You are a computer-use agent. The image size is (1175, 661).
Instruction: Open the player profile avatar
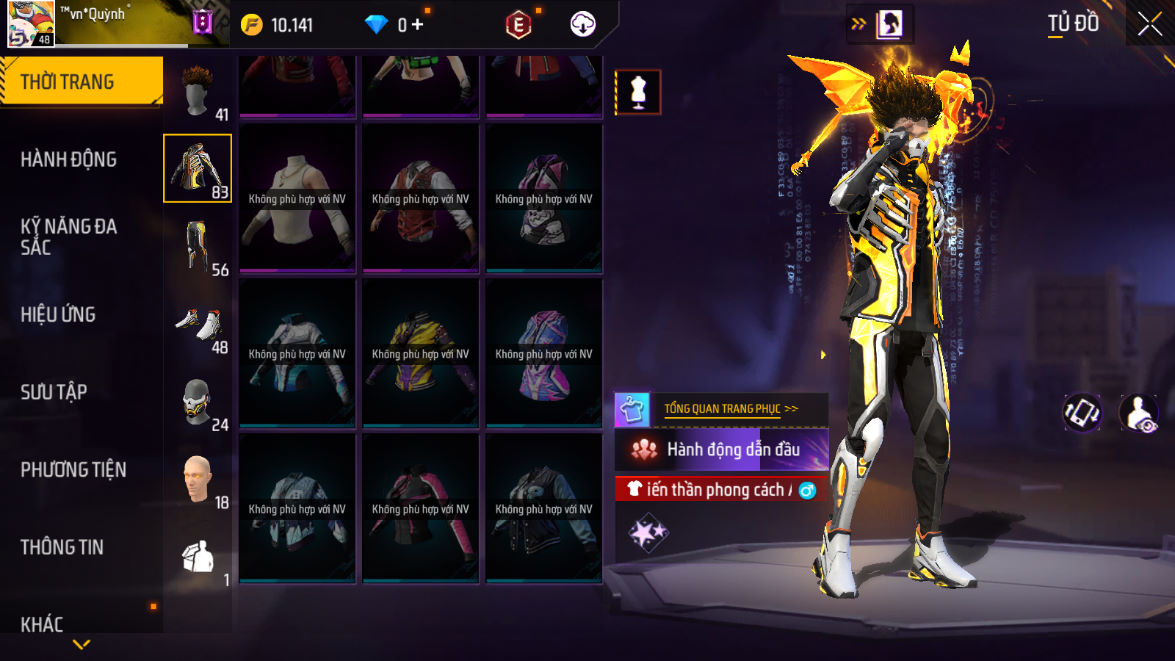tap(30, 24)
